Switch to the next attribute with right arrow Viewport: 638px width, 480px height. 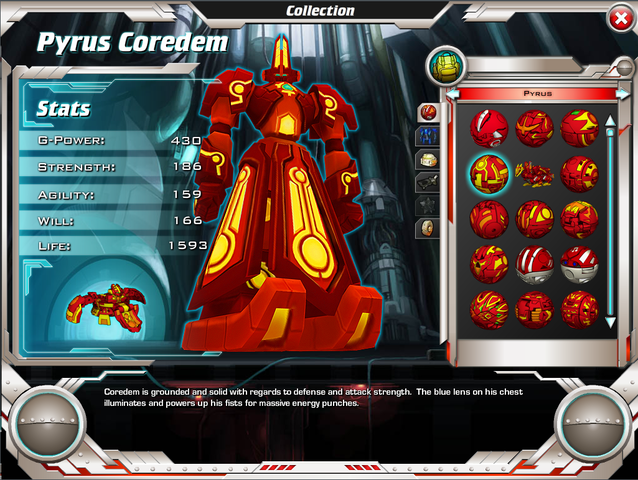coord(622,93)
